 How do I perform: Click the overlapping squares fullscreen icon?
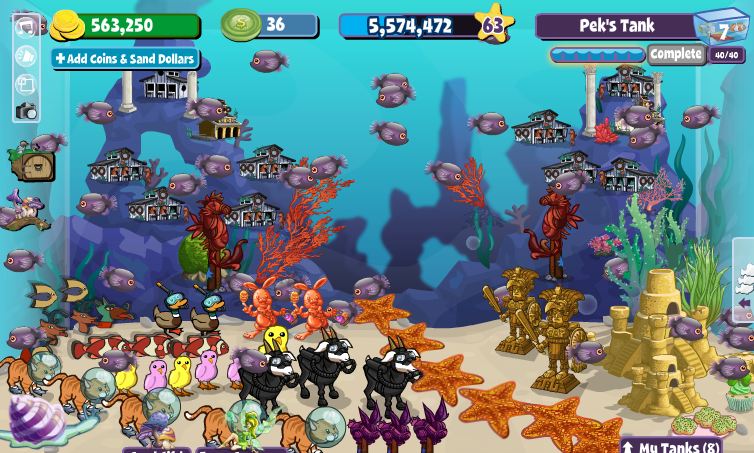[x=26, y=84]
